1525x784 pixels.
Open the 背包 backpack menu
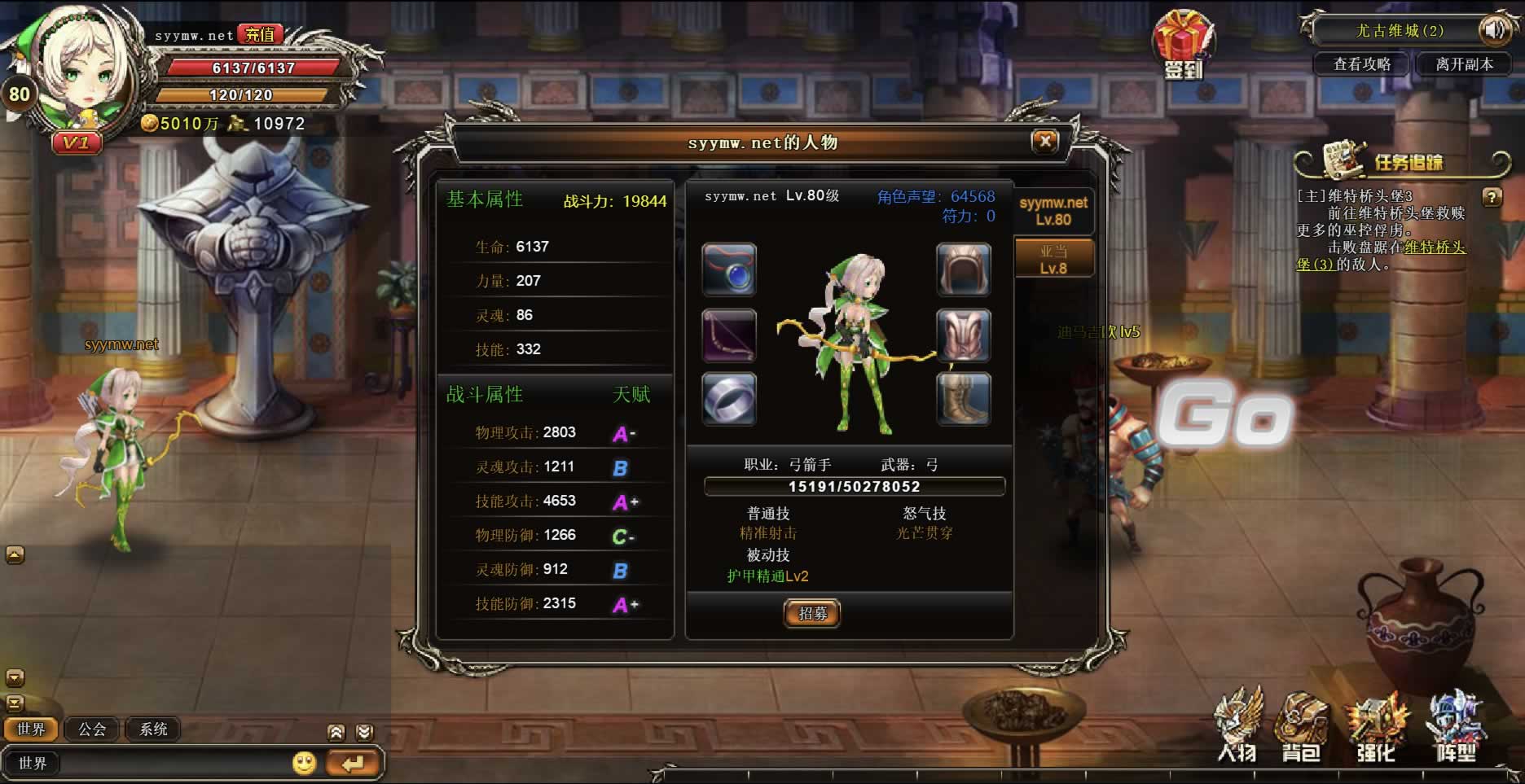(1301, 729)
